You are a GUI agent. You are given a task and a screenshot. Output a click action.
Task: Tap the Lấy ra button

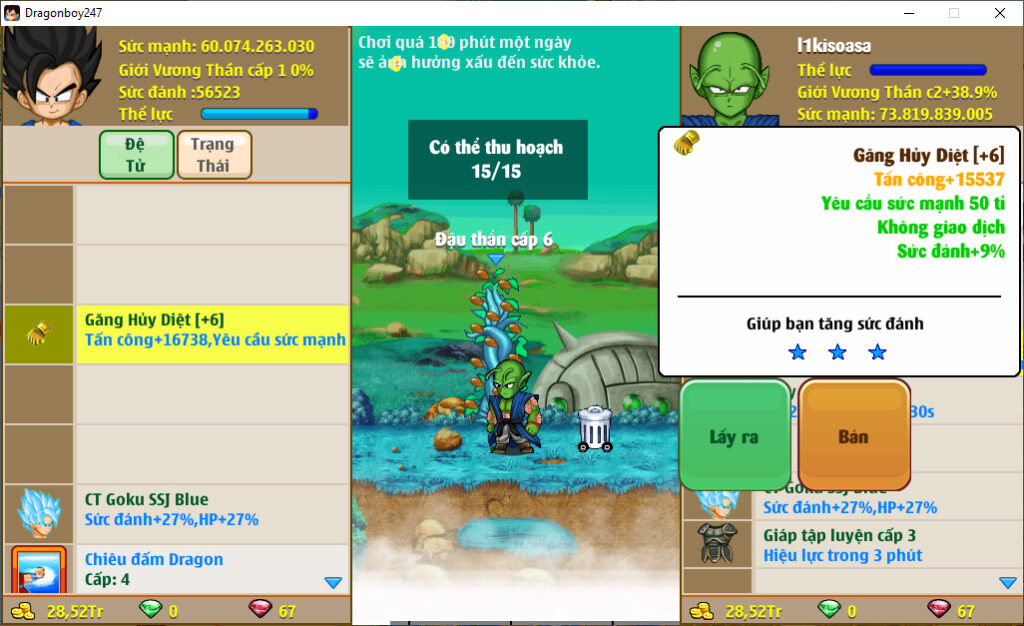click(735, 437)
